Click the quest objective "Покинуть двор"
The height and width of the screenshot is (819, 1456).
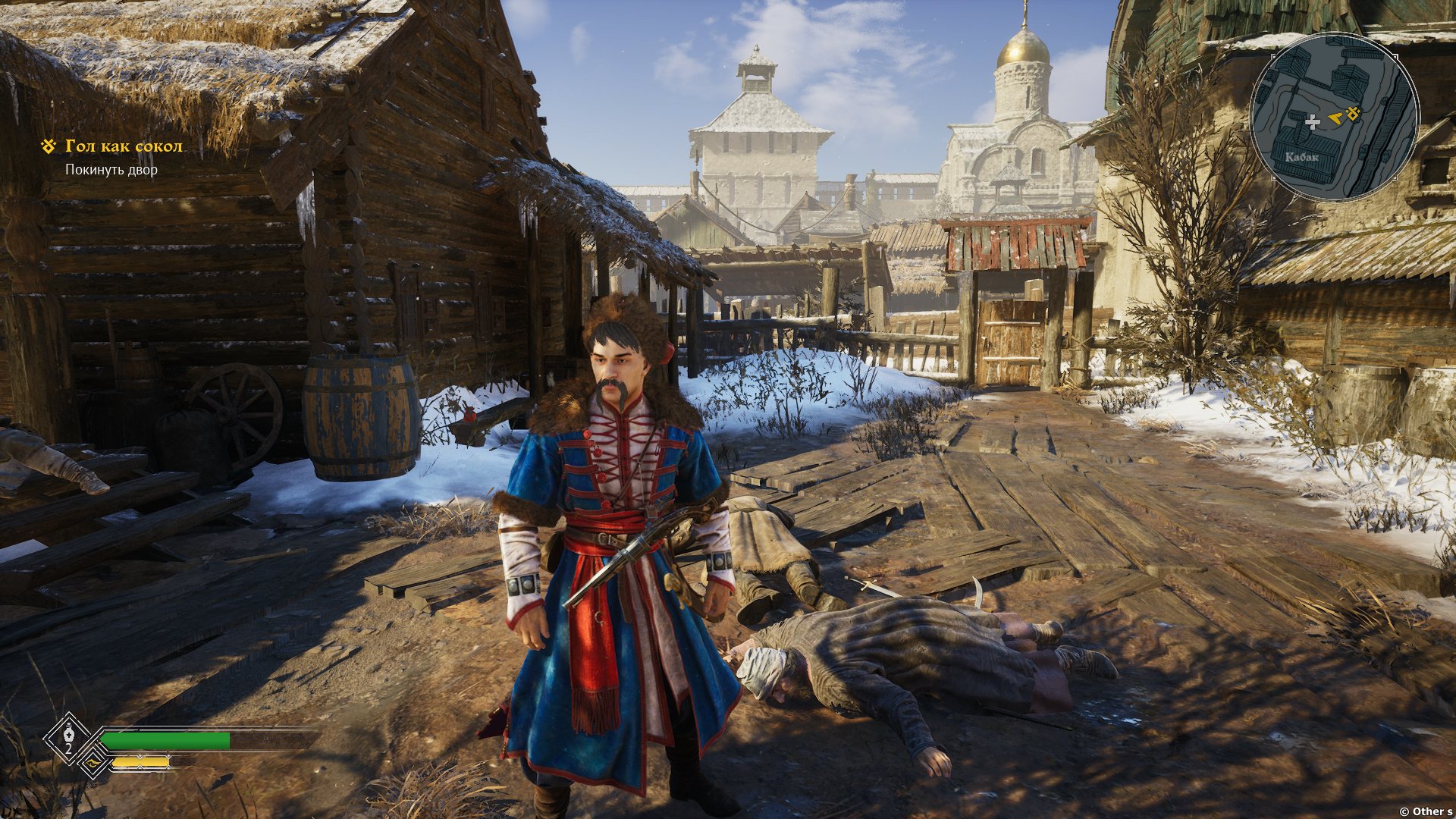coord(111,170)
